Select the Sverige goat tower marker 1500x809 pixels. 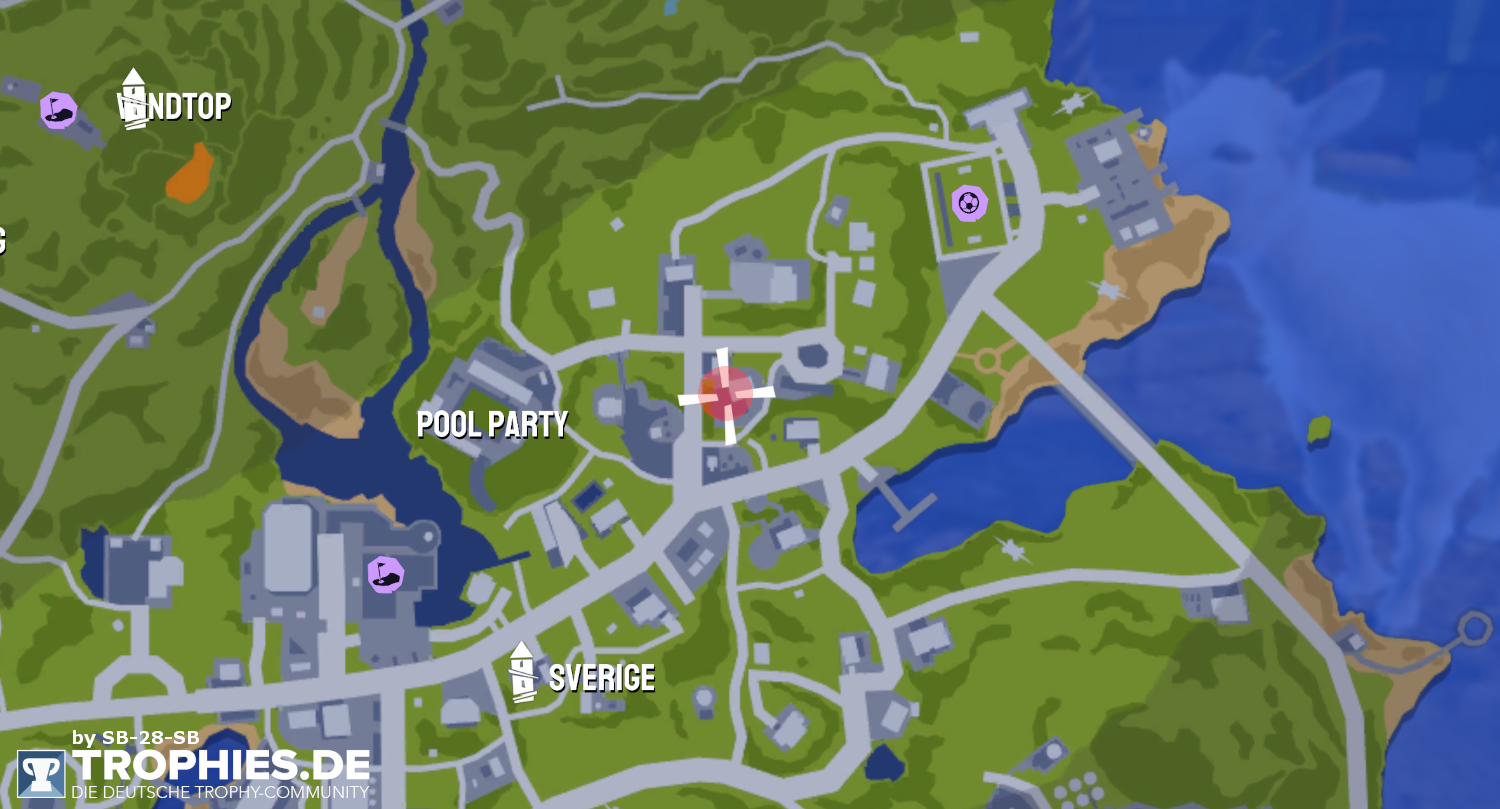point(521,672)
